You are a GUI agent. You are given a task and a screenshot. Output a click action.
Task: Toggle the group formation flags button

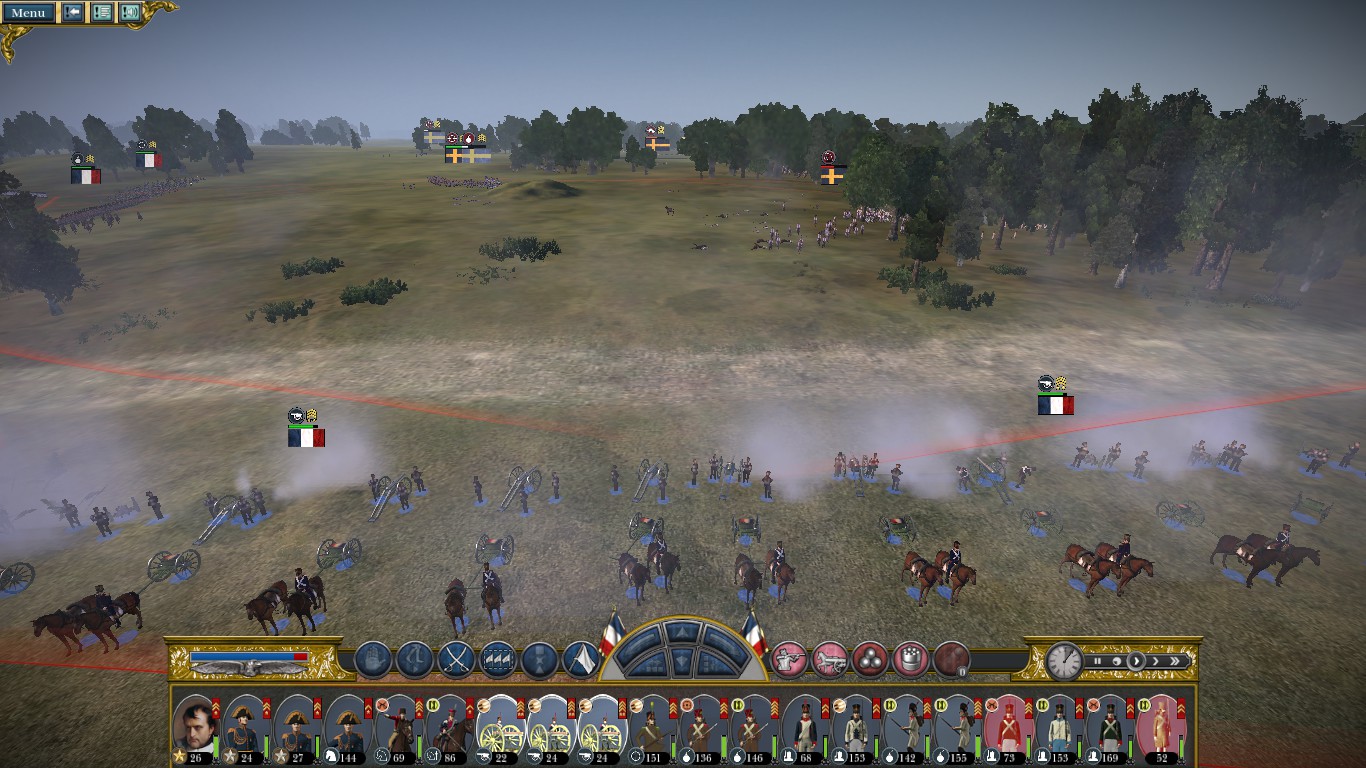(498, 659)
